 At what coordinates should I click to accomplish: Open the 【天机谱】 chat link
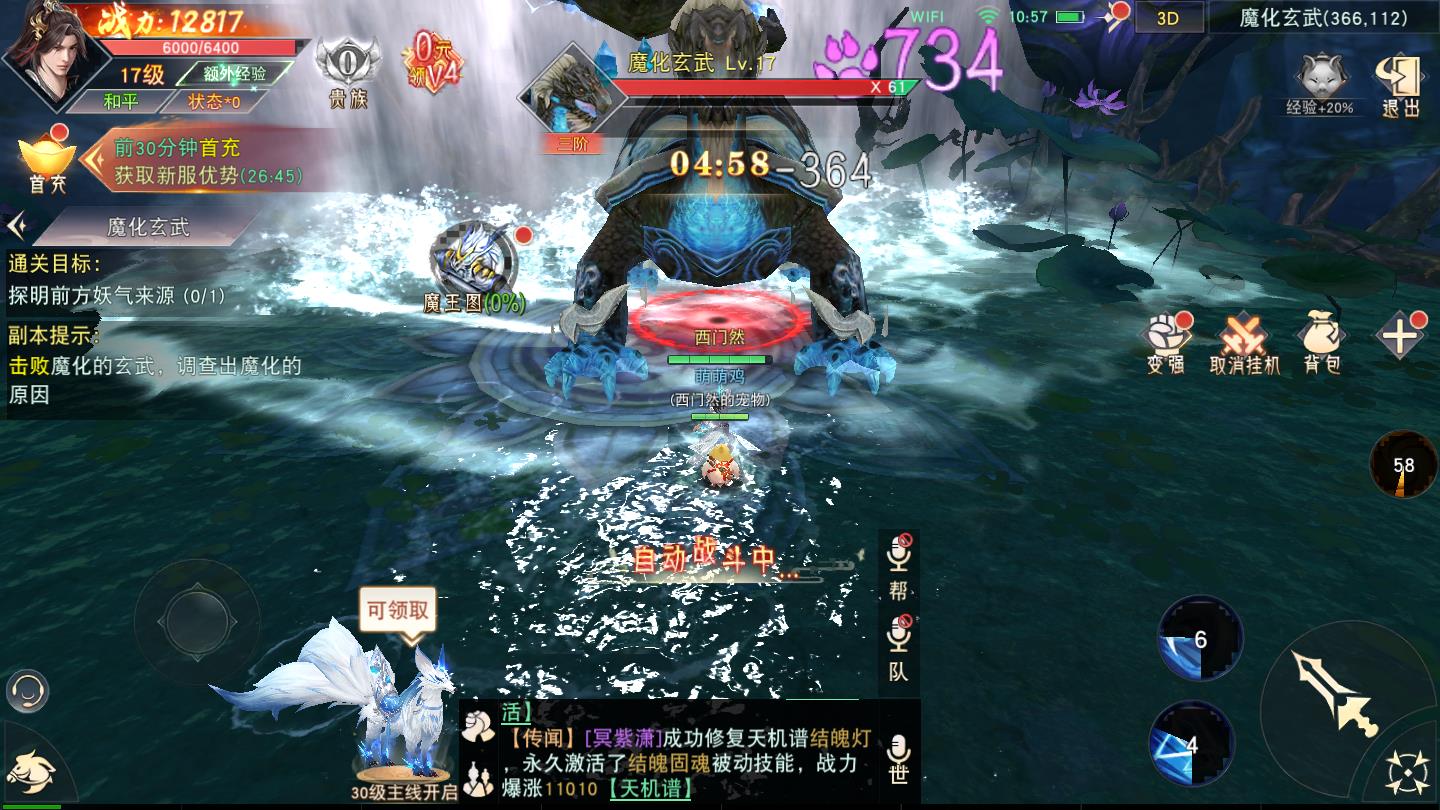651,788
